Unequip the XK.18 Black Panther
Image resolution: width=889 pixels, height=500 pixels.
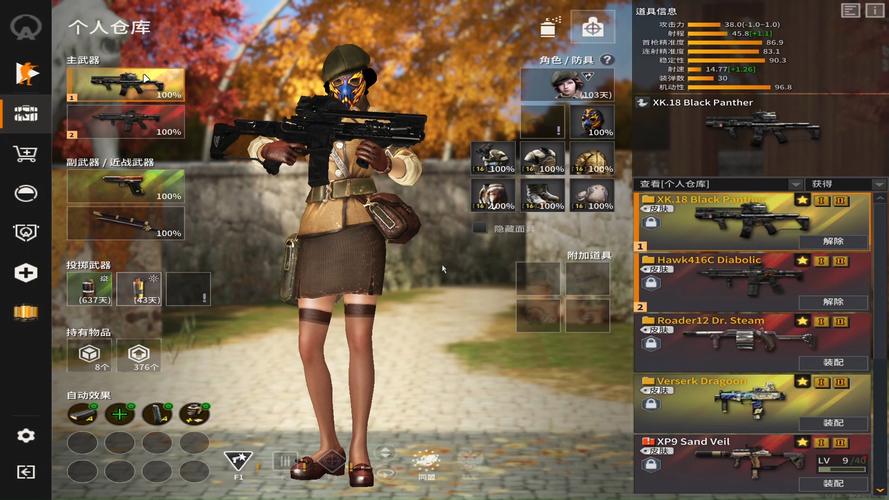(833, 241)
